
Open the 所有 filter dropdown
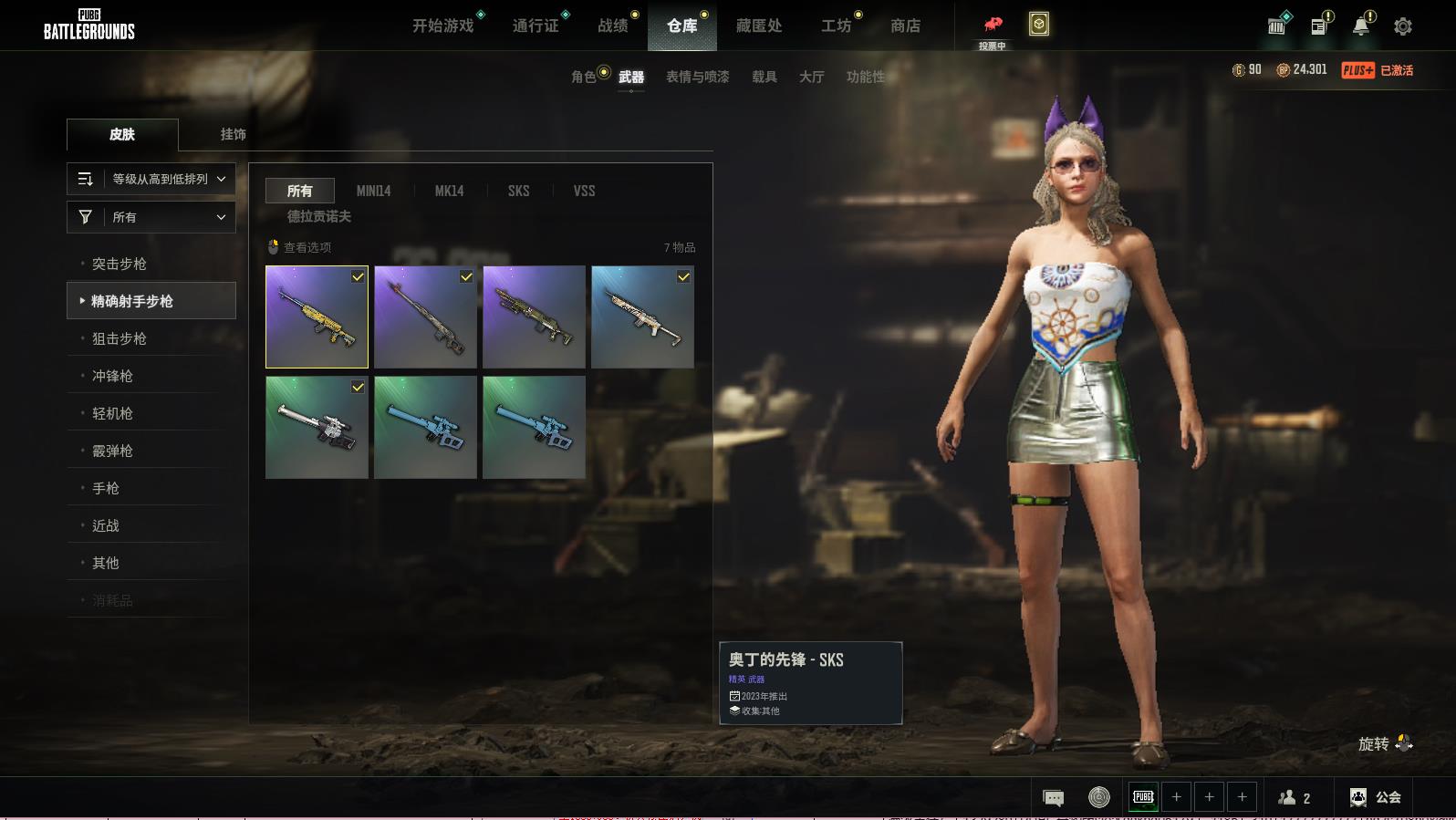(x=151, y=217)
